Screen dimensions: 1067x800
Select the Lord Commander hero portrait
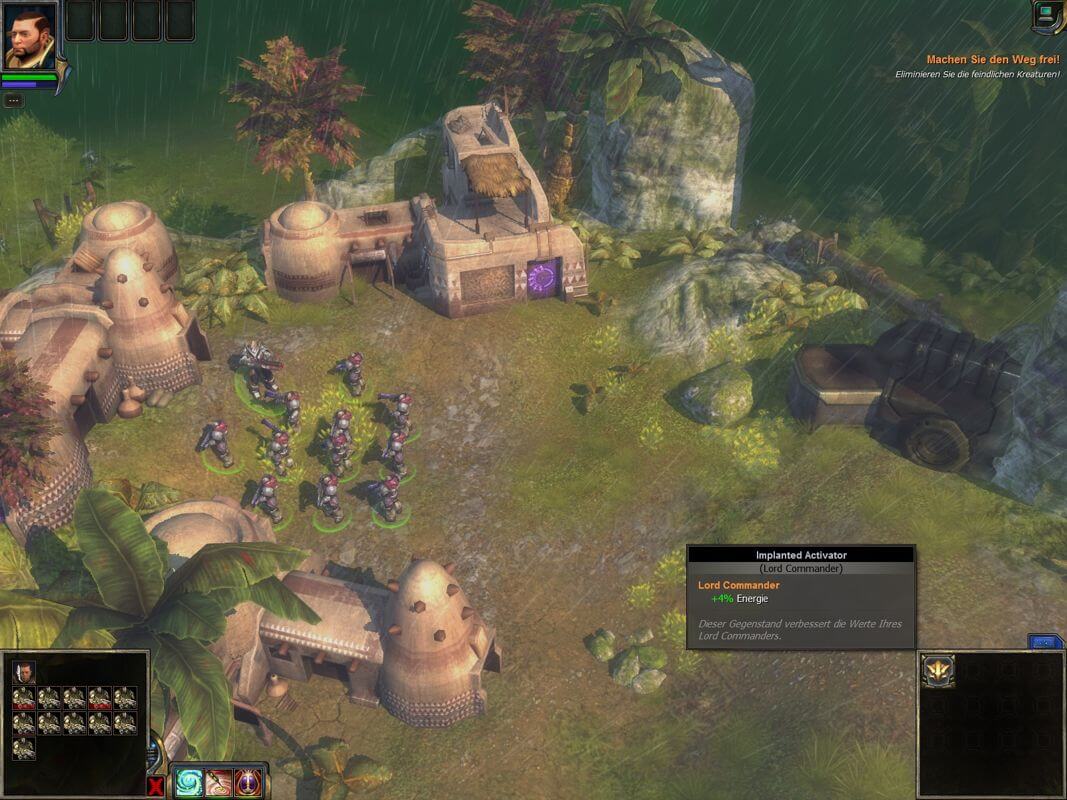tap(28, 36)
